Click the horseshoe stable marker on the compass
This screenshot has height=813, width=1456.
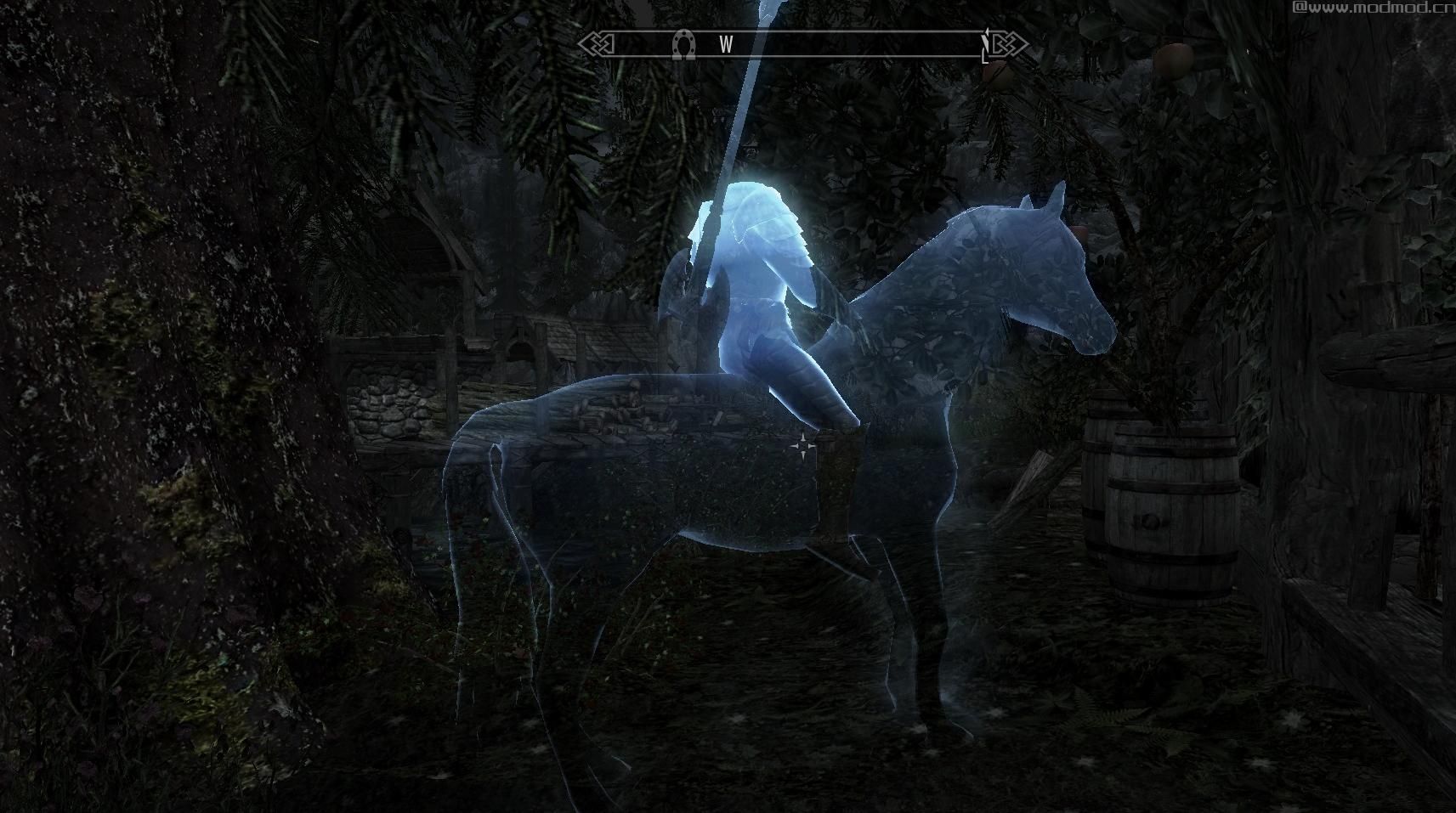(682, 44)
